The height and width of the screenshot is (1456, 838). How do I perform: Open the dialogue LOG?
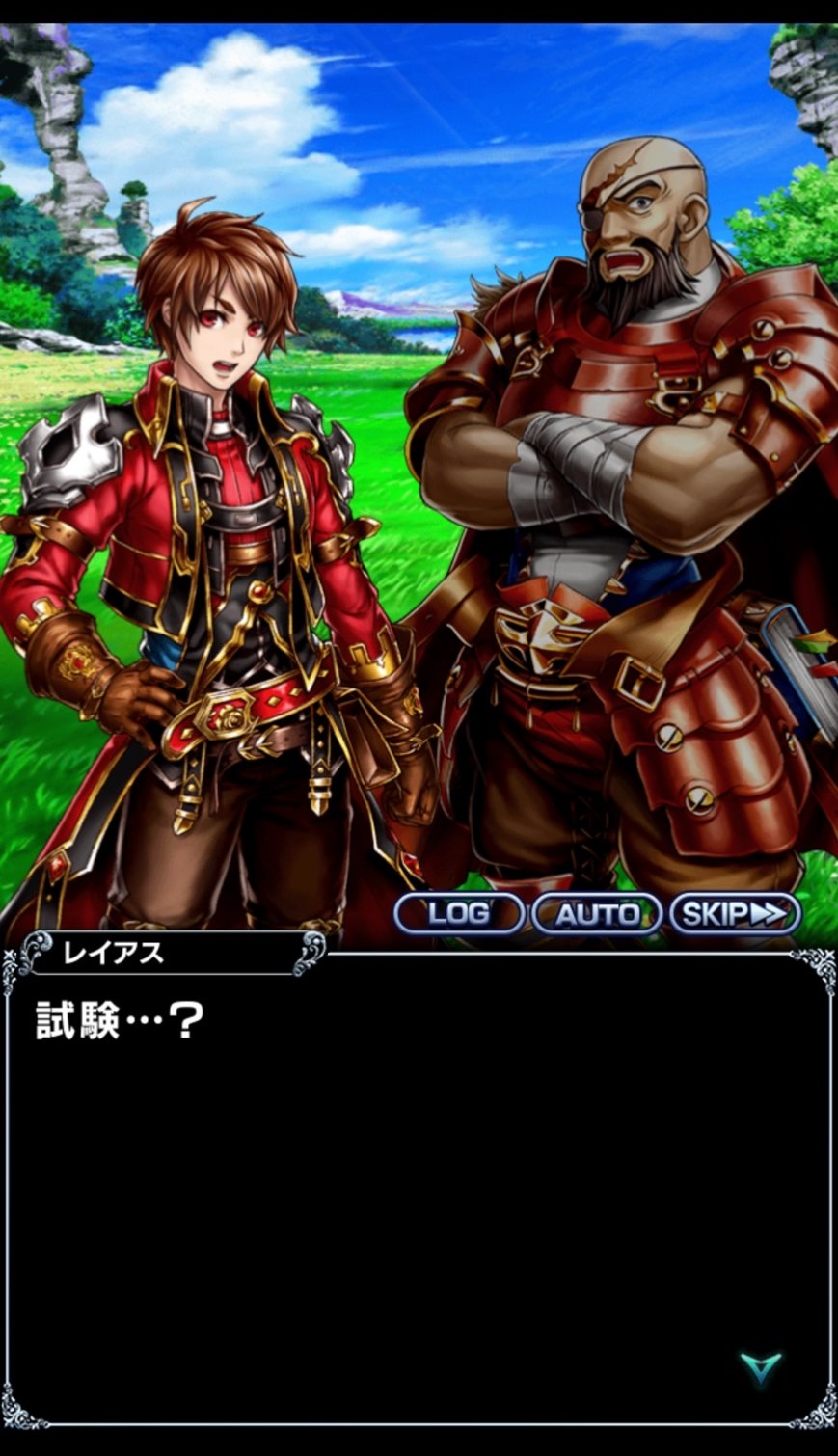458,913
